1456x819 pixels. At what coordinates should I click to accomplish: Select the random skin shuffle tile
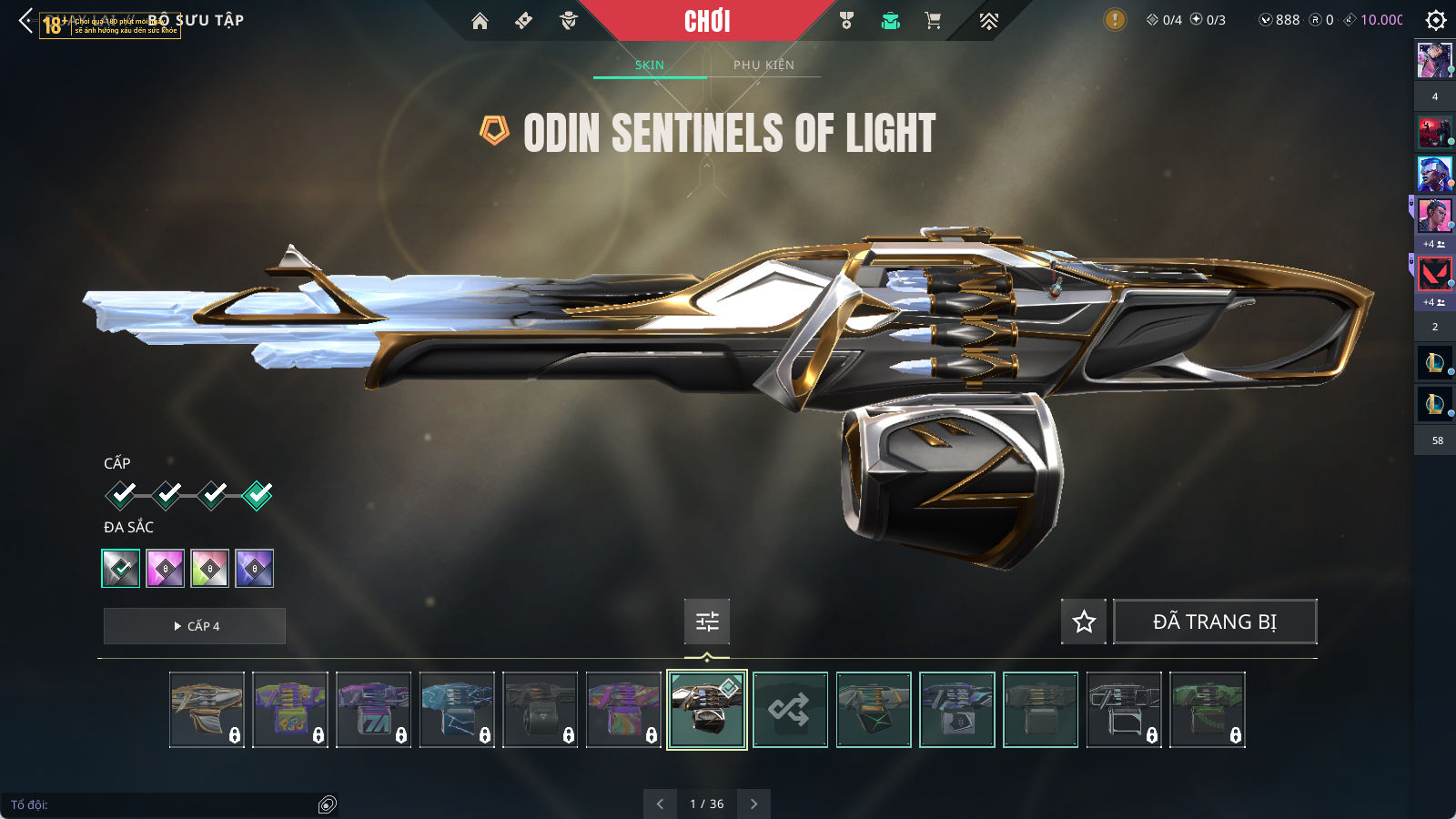(x=790, y=710)
